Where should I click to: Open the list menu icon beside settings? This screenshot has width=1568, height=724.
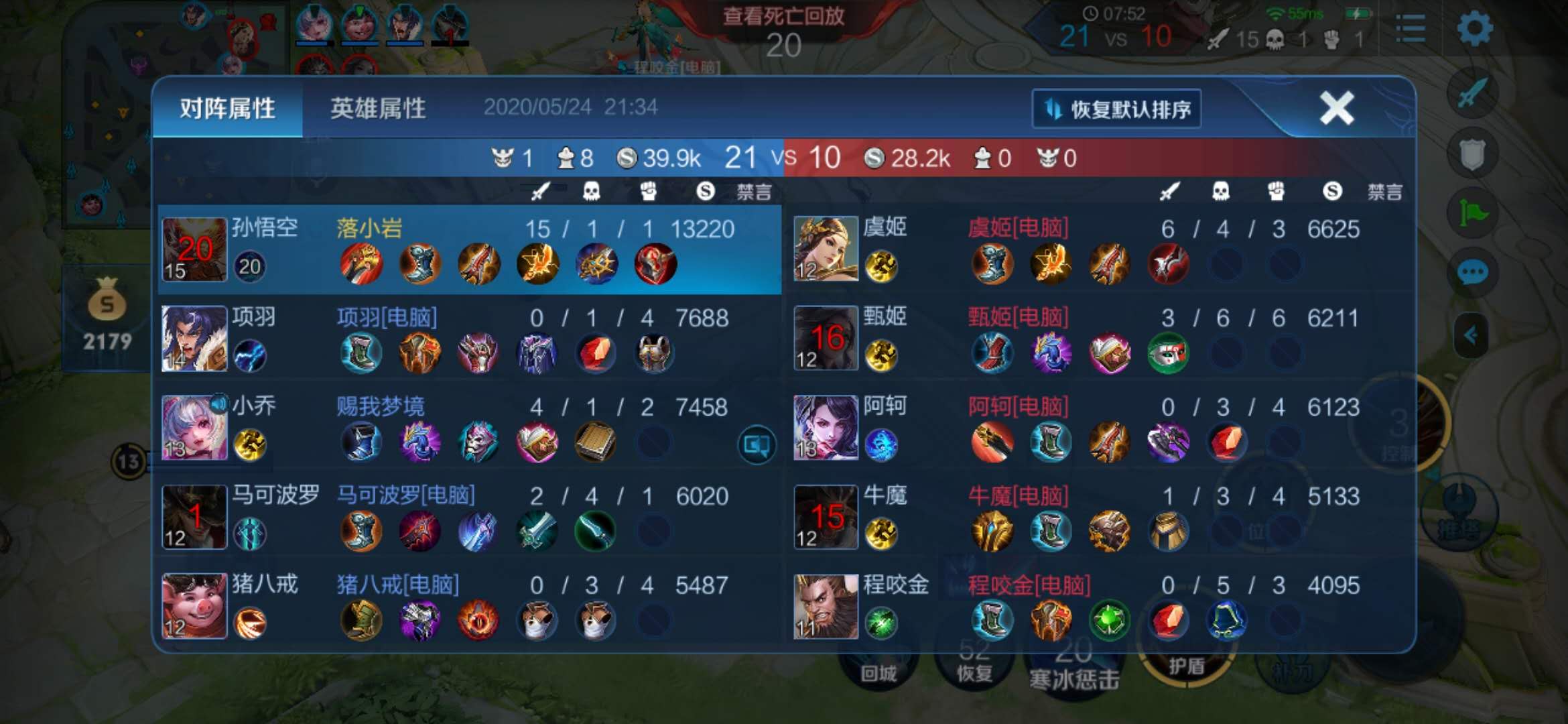point(1411,29)
